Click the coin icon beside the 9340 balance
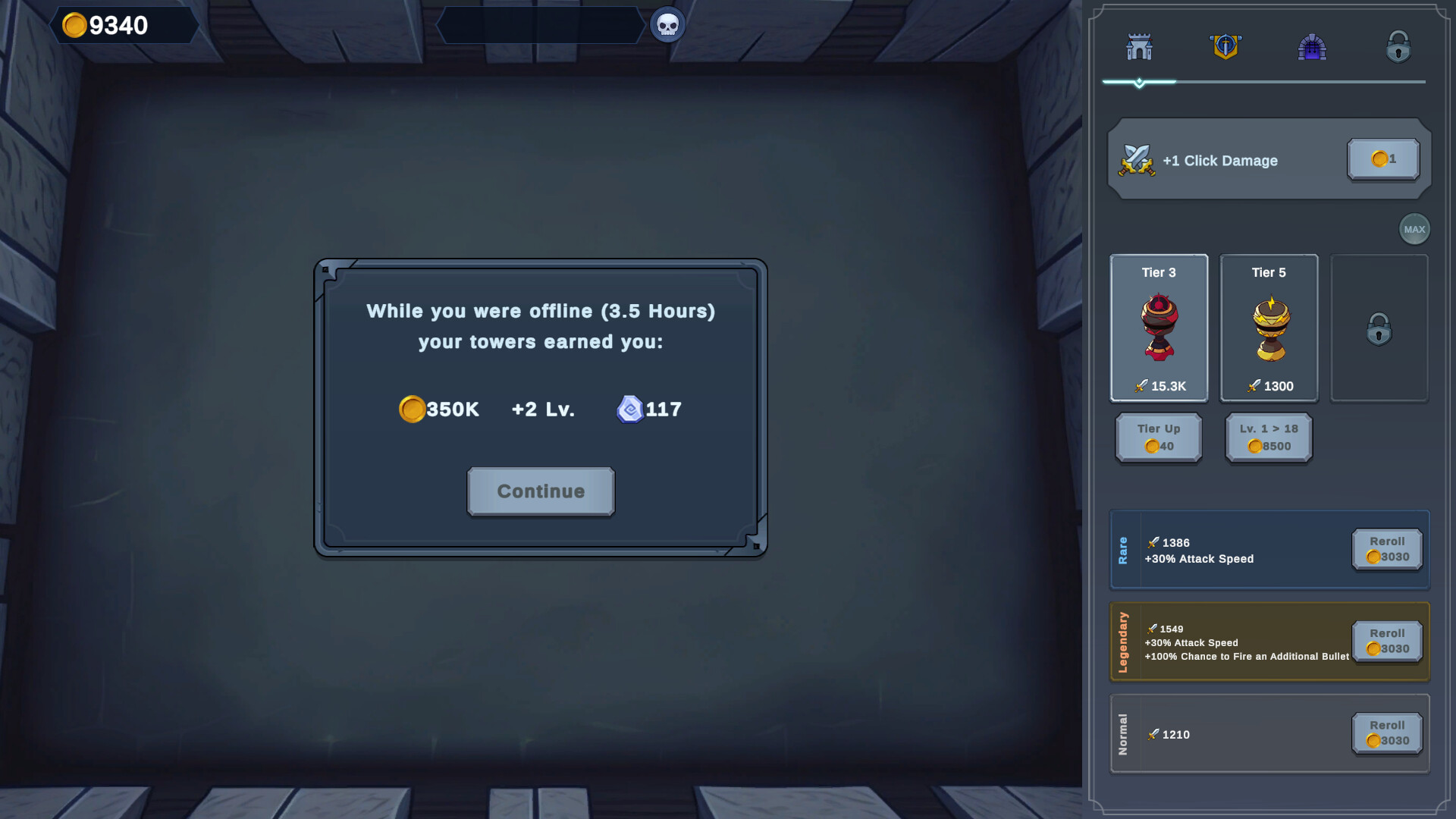Viewport: 1456px width, 819px height. (x=74, y=25)
